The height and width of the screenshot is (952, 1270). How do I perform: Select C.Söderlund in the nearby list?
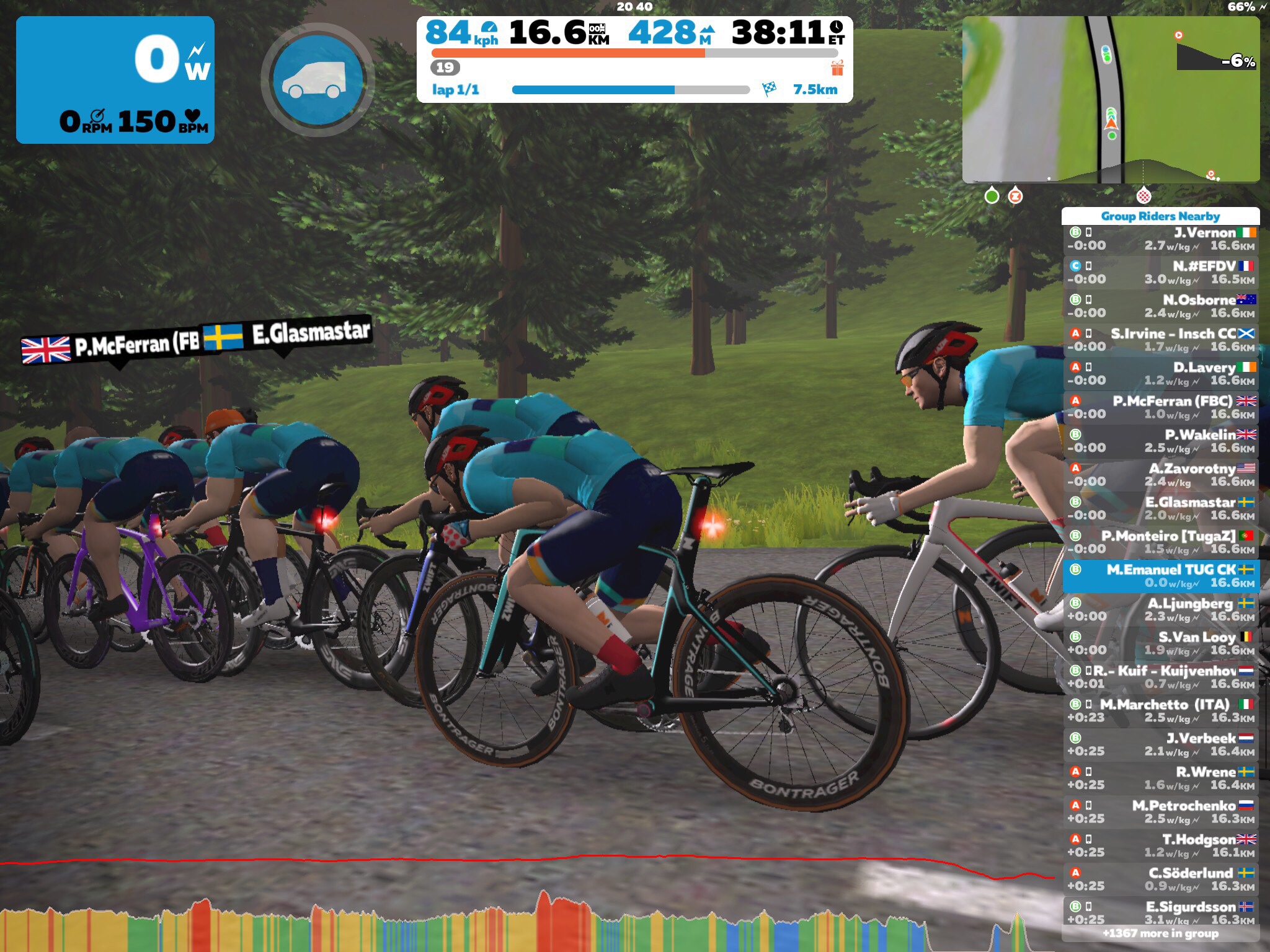pos(1160,879)
